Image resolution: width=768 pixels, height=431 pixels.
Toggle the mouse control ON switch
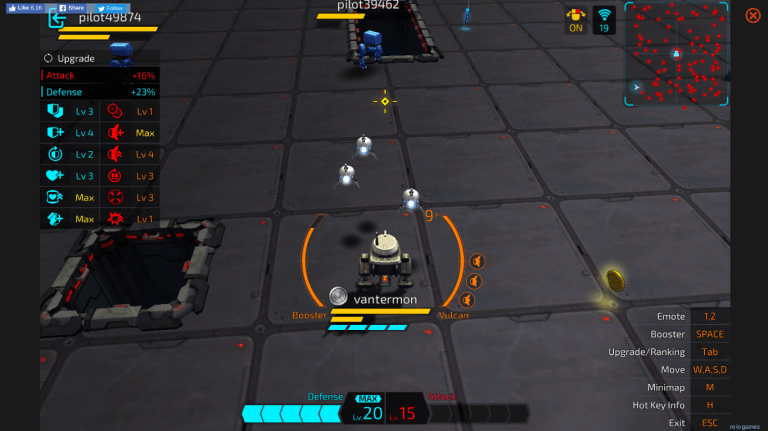576,19
